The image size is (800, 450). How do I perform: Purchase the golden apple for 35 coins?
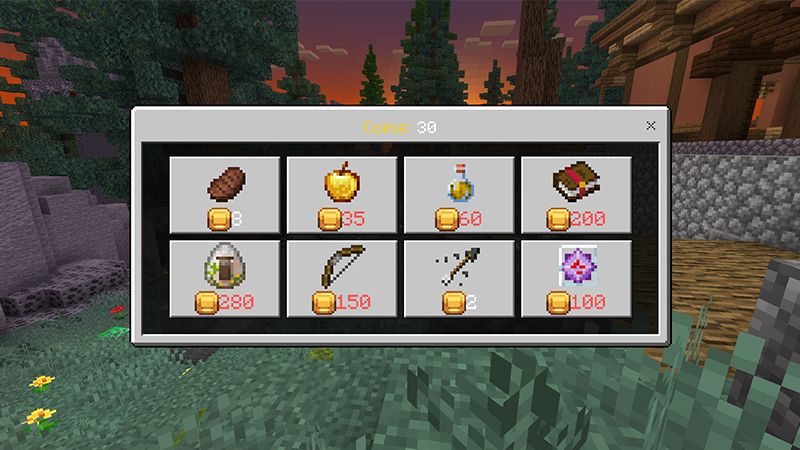(x=342, y=194)
